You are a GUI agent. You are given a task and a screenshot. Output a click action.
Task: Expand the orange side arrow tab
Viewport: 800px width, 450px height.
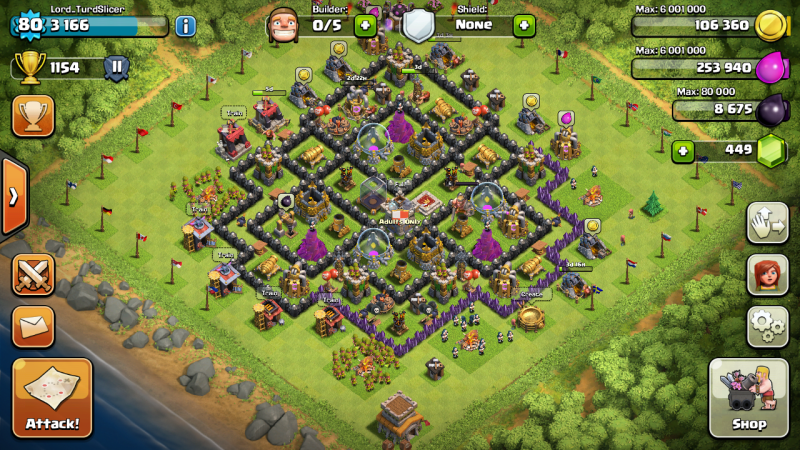13,196
